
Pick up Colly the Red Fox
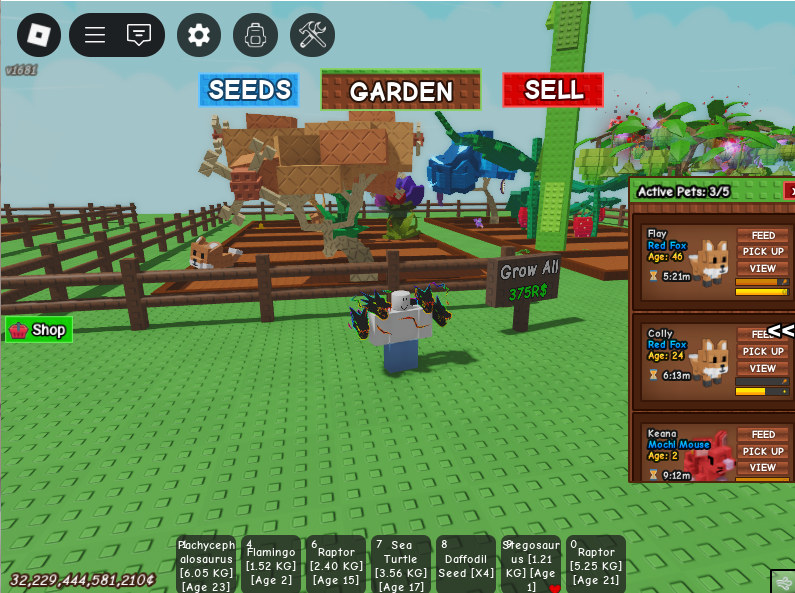point(763,351)
